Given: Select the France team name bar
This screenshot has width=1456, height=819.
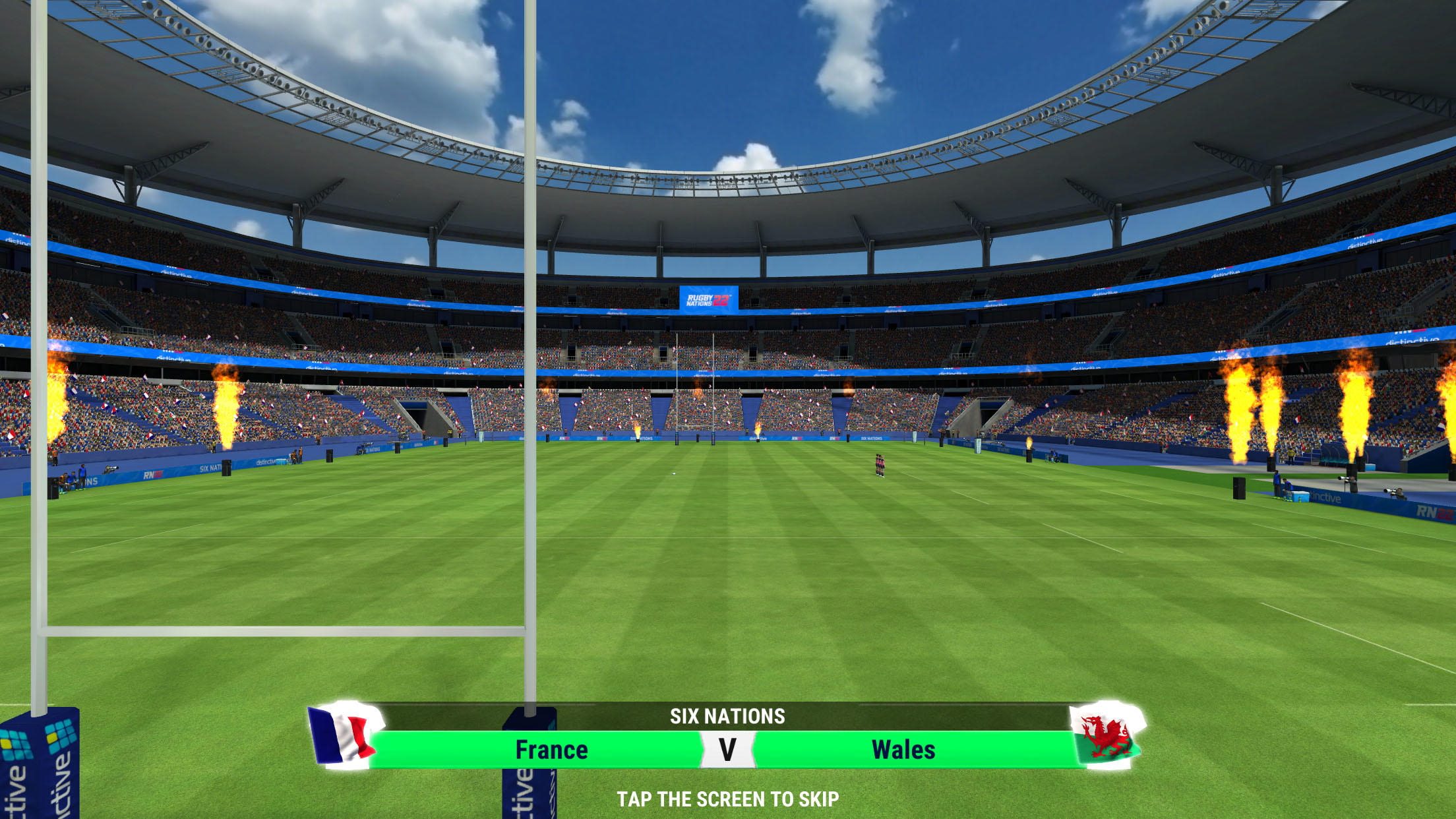Looking at the screenshot, I should (x=553, y=749).
